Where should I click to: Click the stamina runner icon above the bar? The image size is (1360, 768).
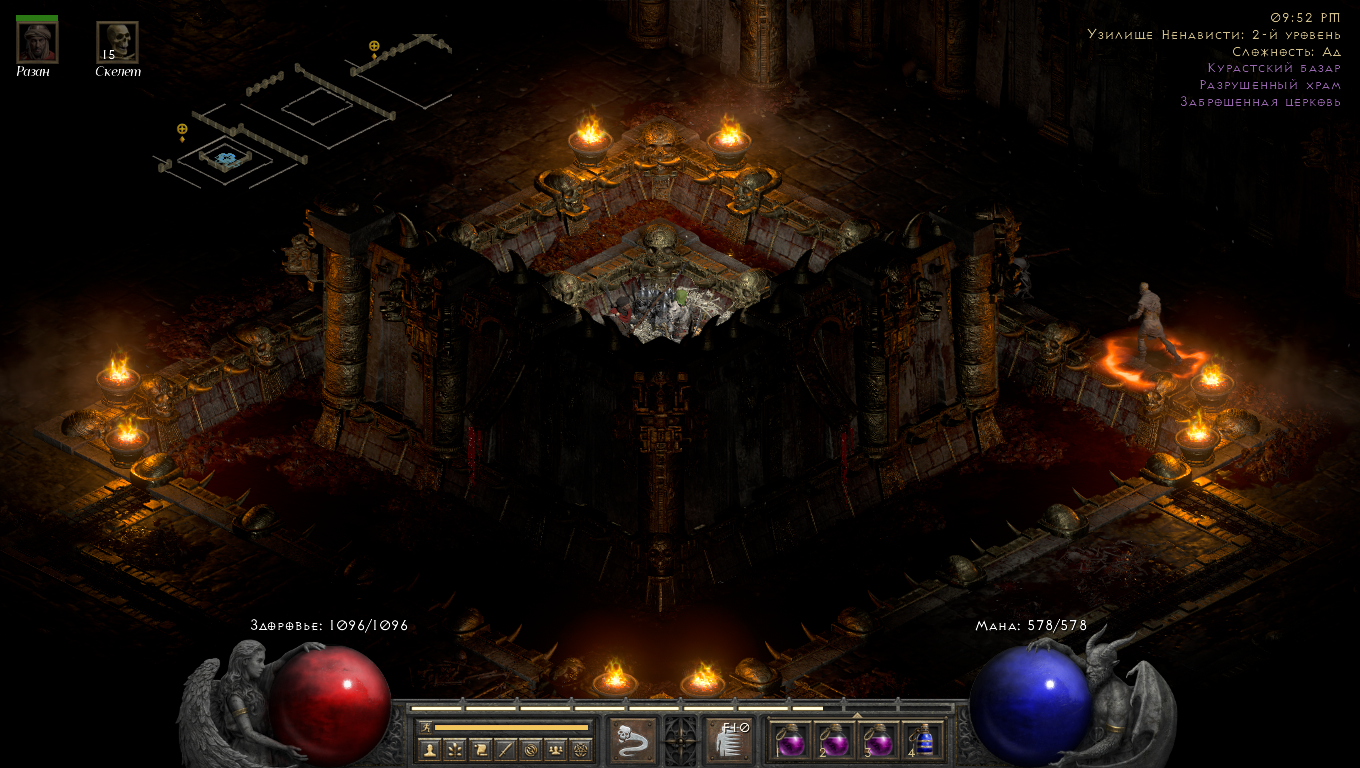[425, 727]
